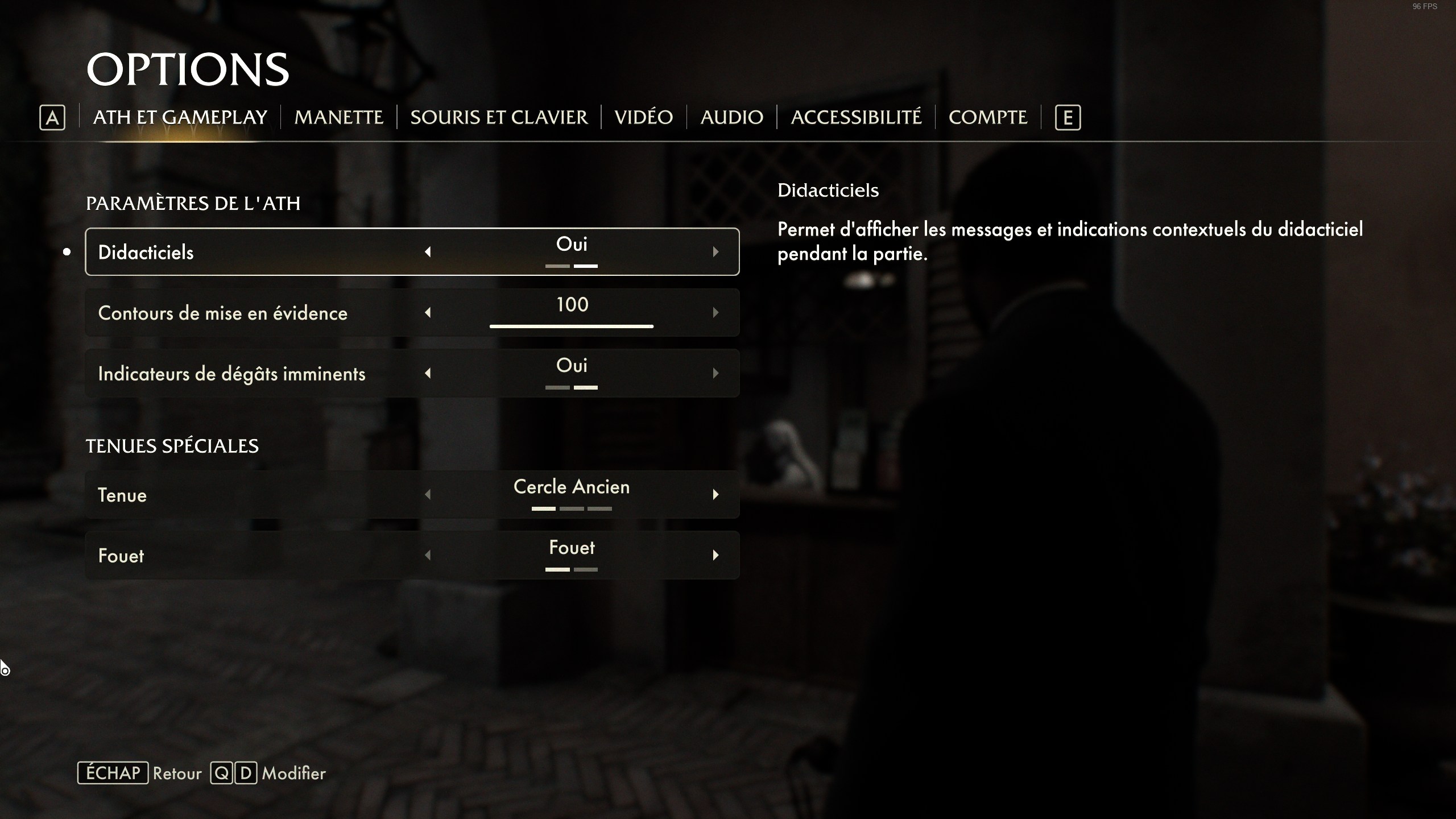
Task: Choose the next Tenue outfit with right arrow
Action: pyautogui.click(x=715, y=495)
